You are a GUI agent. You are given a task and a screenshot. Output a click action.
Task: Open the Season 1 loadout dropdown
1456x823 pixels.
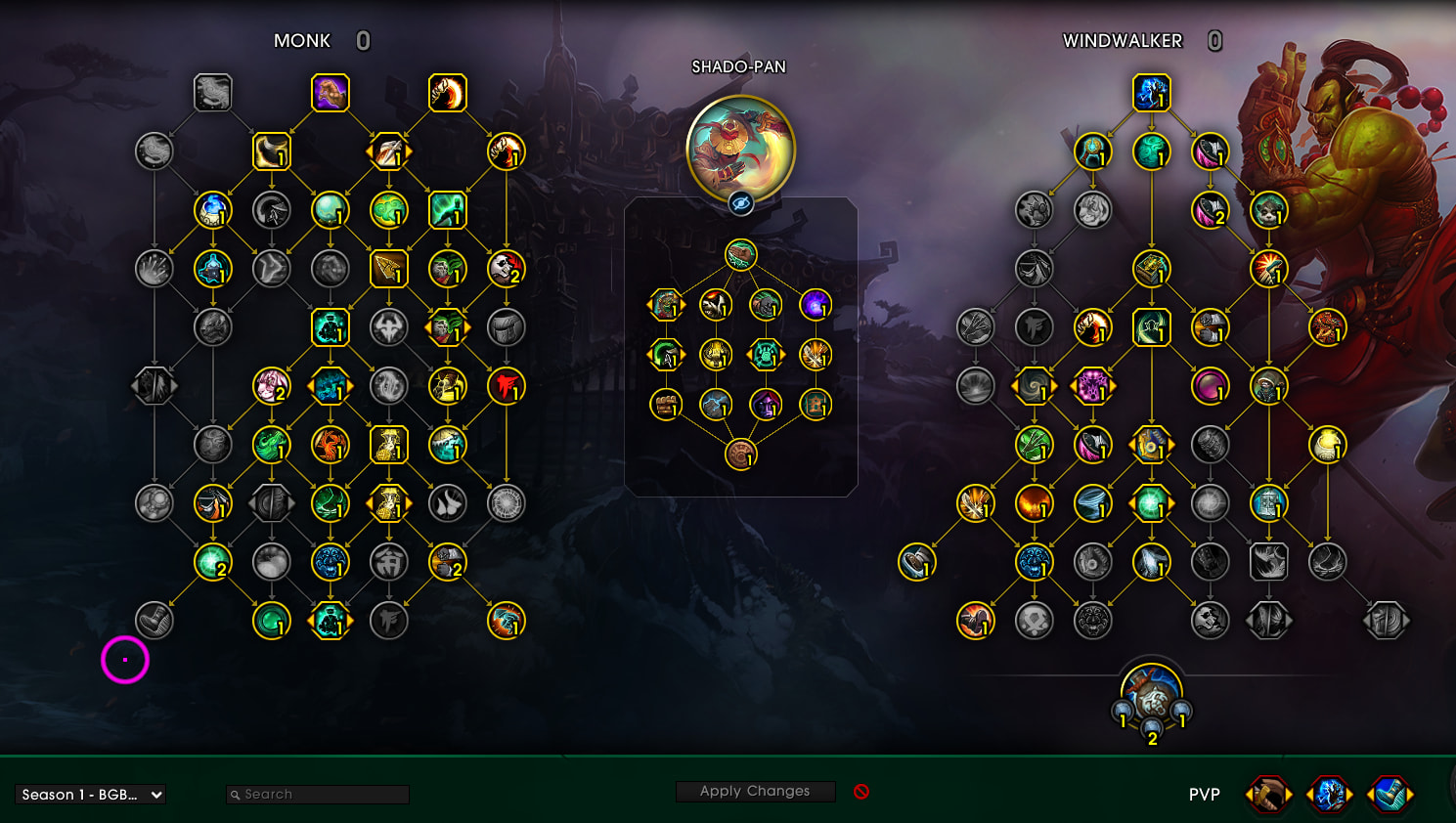click(90, 795)
